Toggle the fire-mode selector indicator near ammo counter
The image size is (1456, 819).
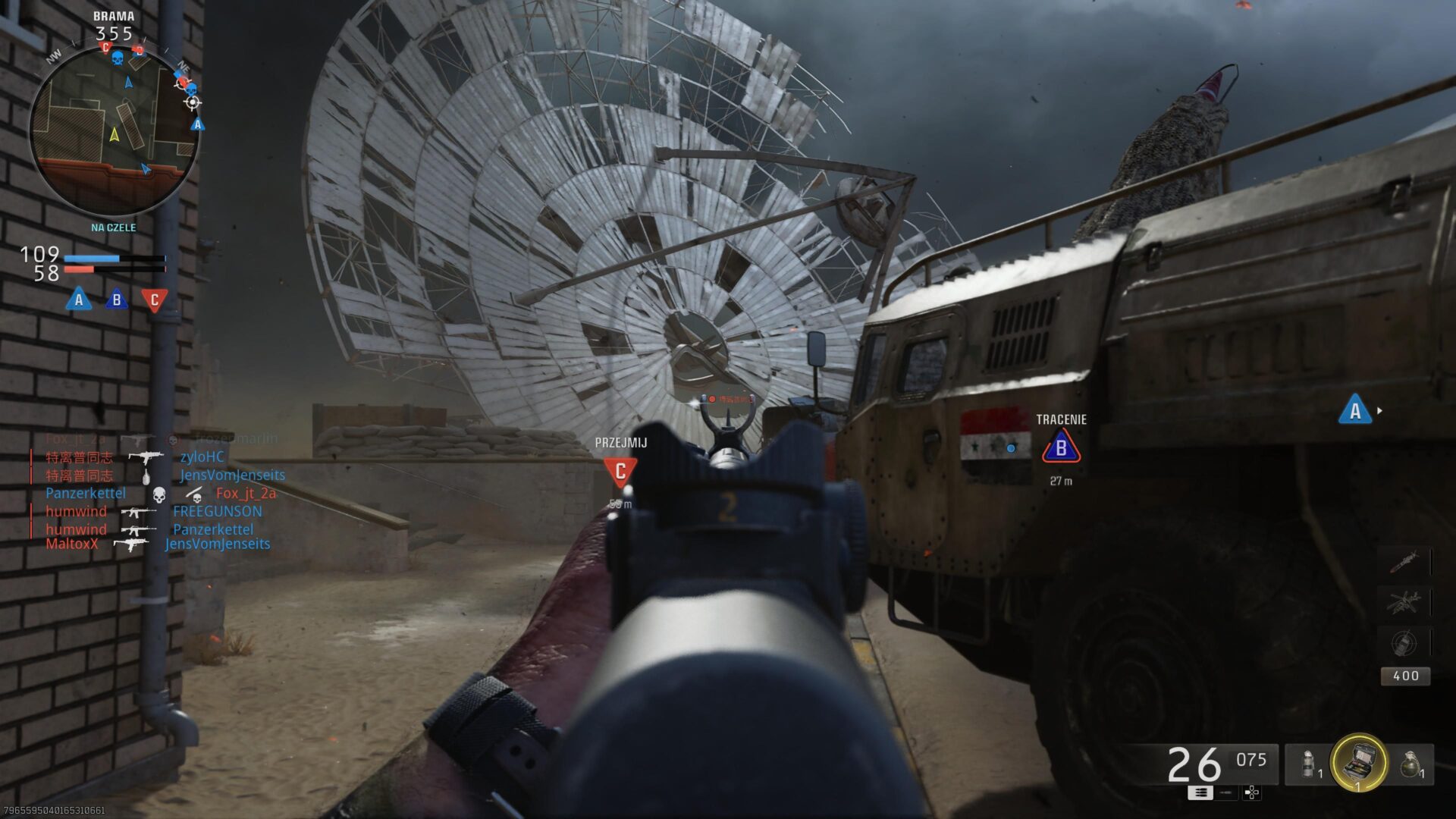1200,793
